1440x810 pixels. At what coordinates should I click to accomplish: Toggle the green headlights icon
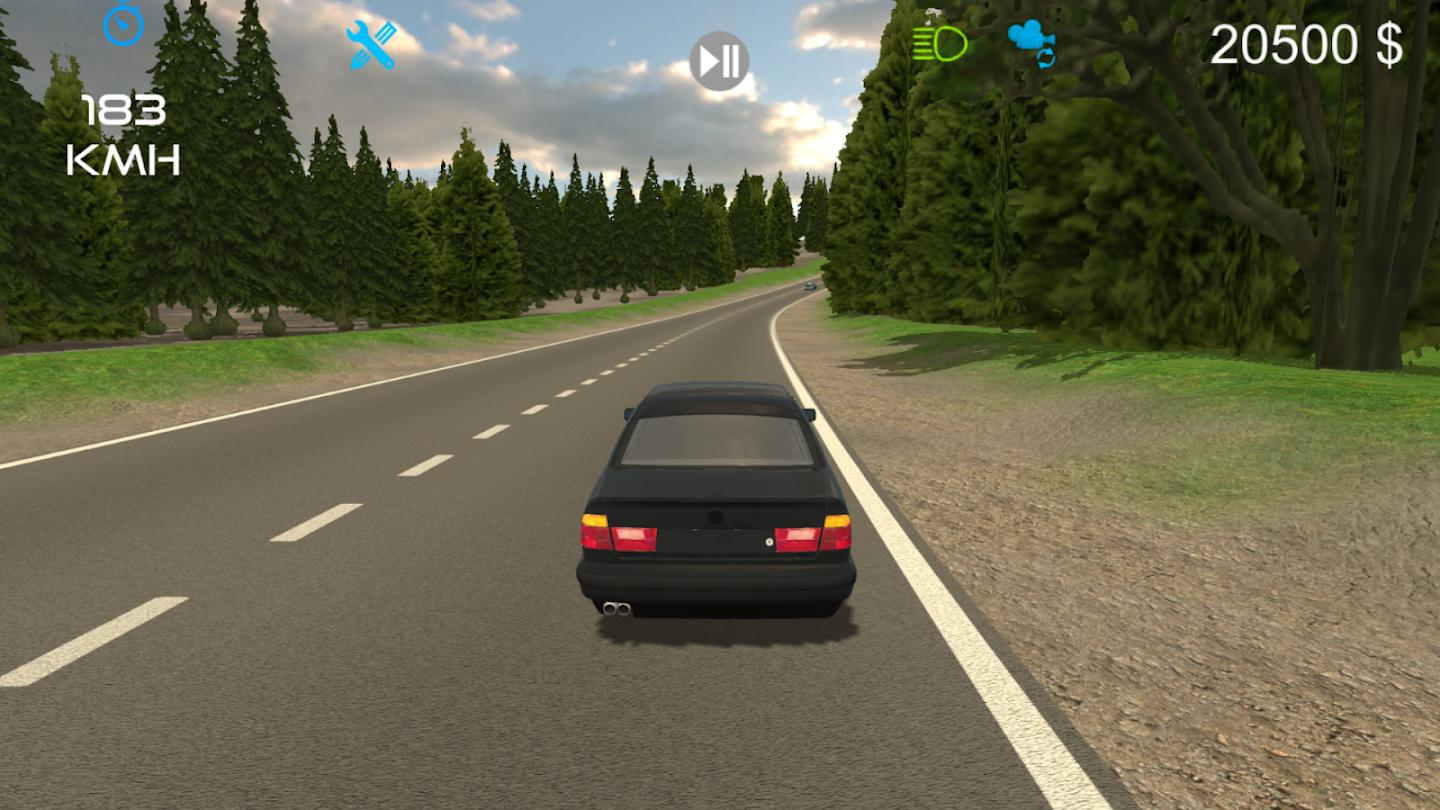coord(940,44)
